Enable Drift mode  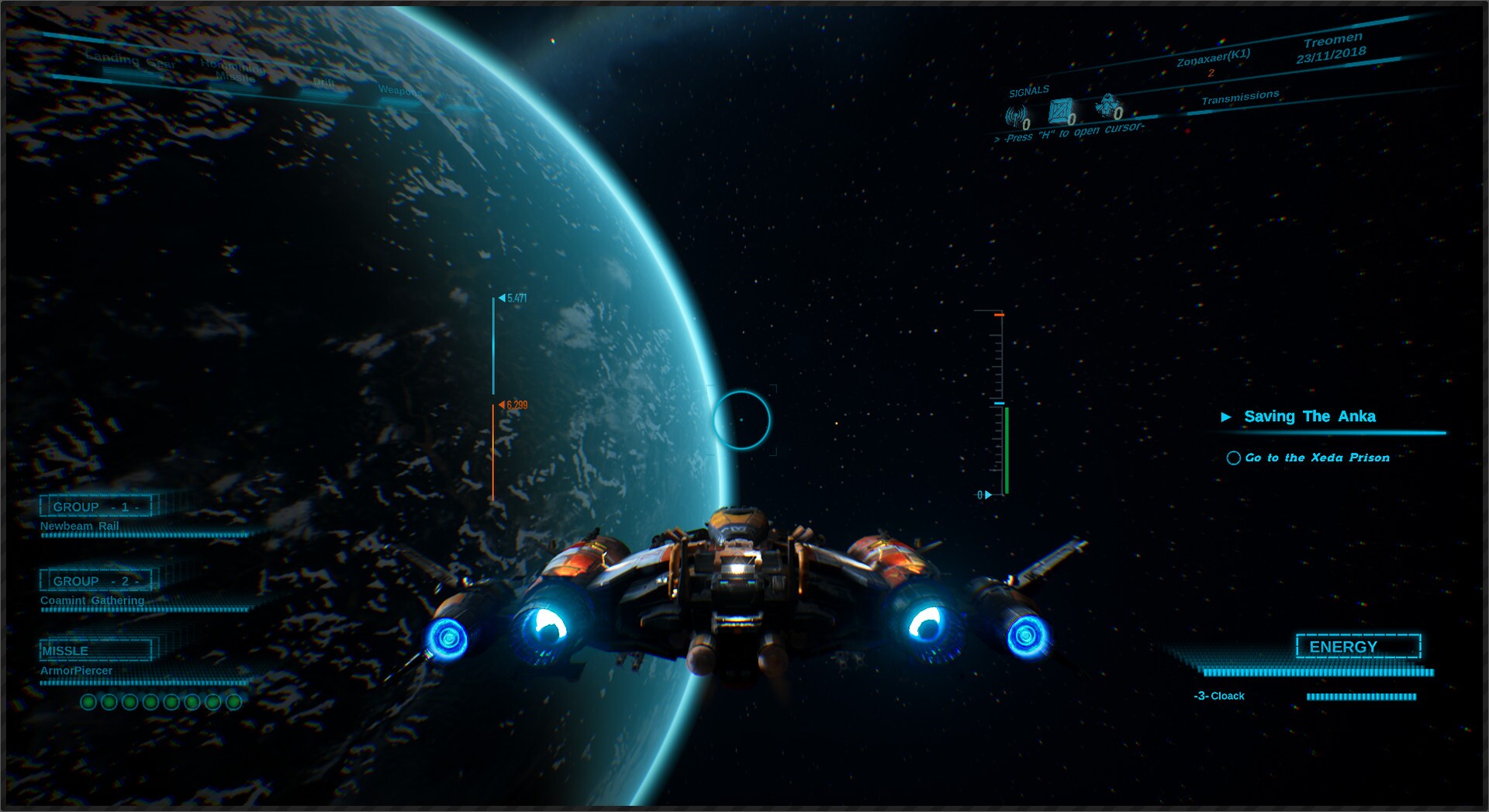point(324,81)
